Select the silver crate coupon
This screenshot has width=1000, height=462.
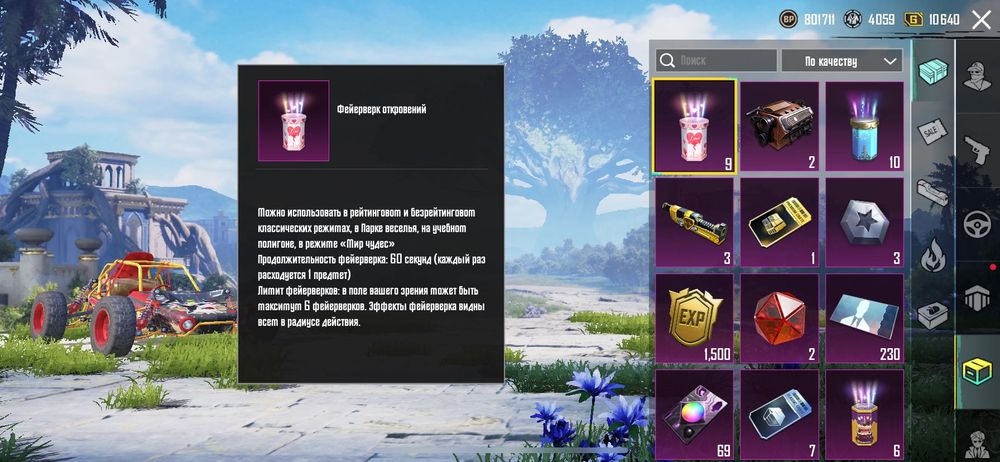[779, 412]
